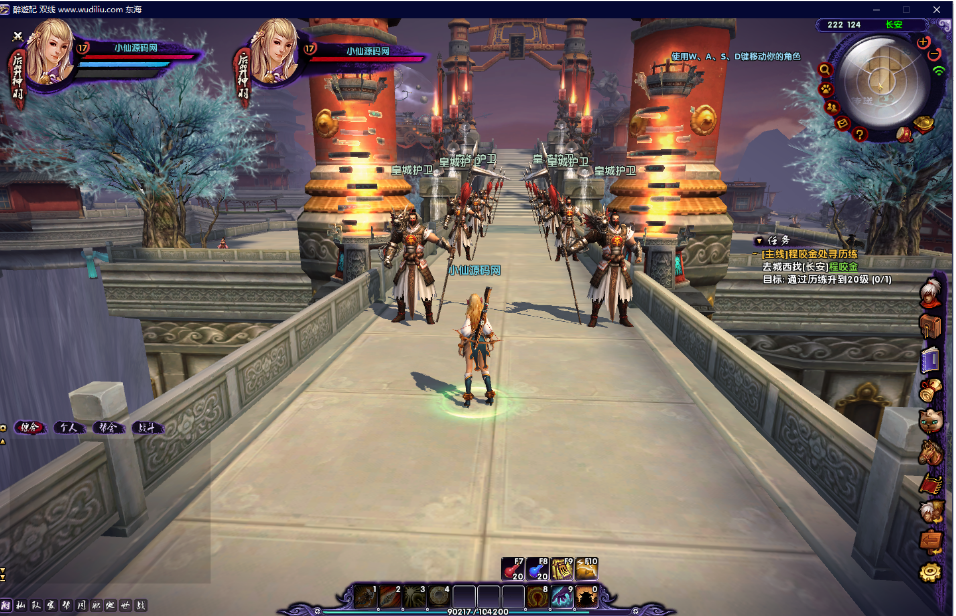The image size is (956, 616).
Task: Open the gear settings icon in the right sidebar
Action: tap(931, 573)
